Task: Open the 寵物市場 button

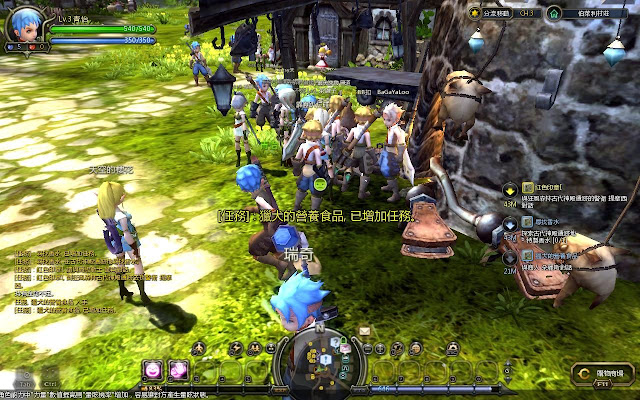Action: [602, 374]
